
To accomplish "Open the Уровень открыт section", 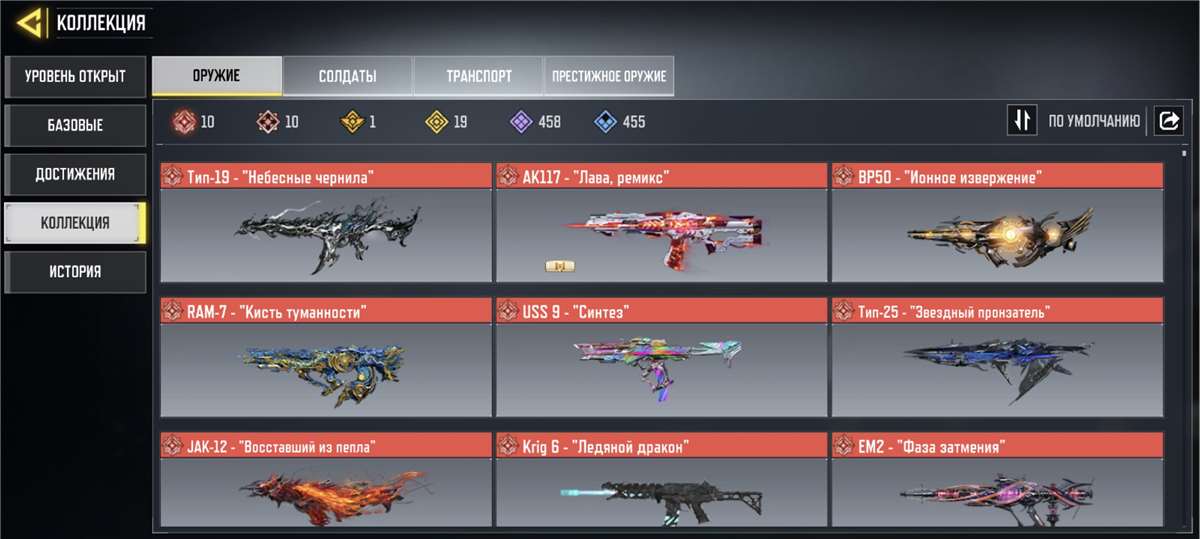I will 75,76.
